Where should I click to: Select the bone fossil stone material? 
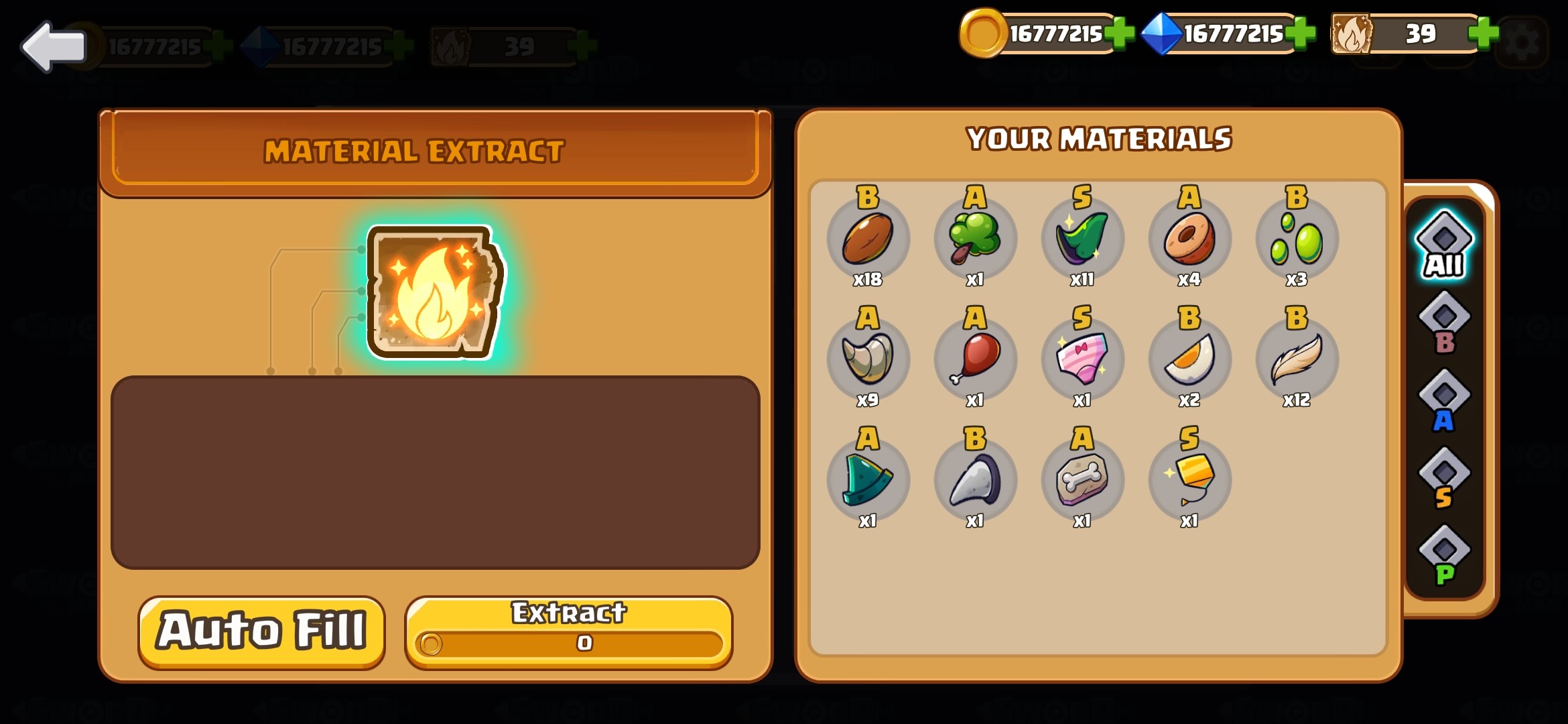(x=1082, y=481)
